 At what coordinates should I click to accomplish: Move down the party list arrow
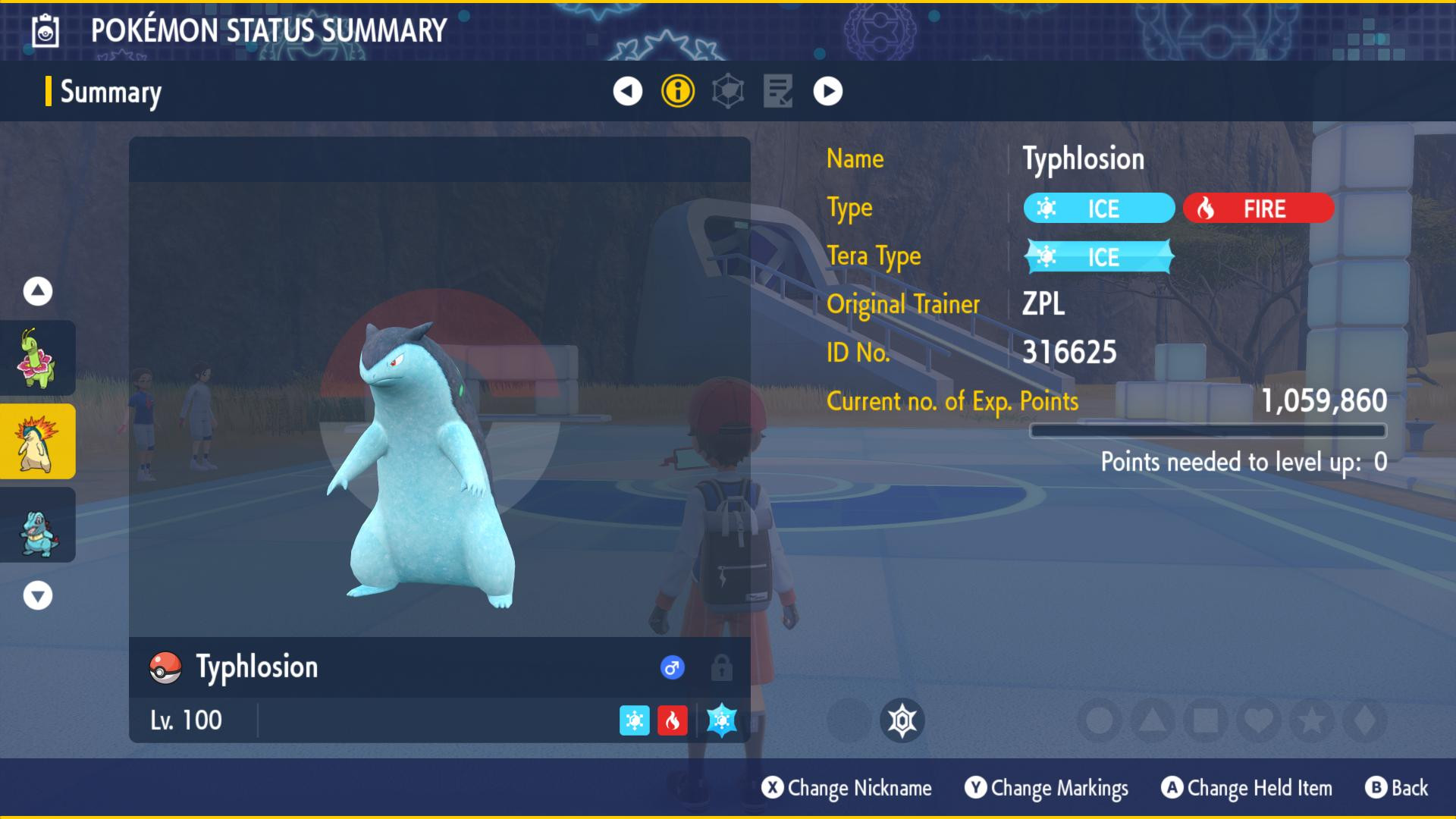pos(38,595)
